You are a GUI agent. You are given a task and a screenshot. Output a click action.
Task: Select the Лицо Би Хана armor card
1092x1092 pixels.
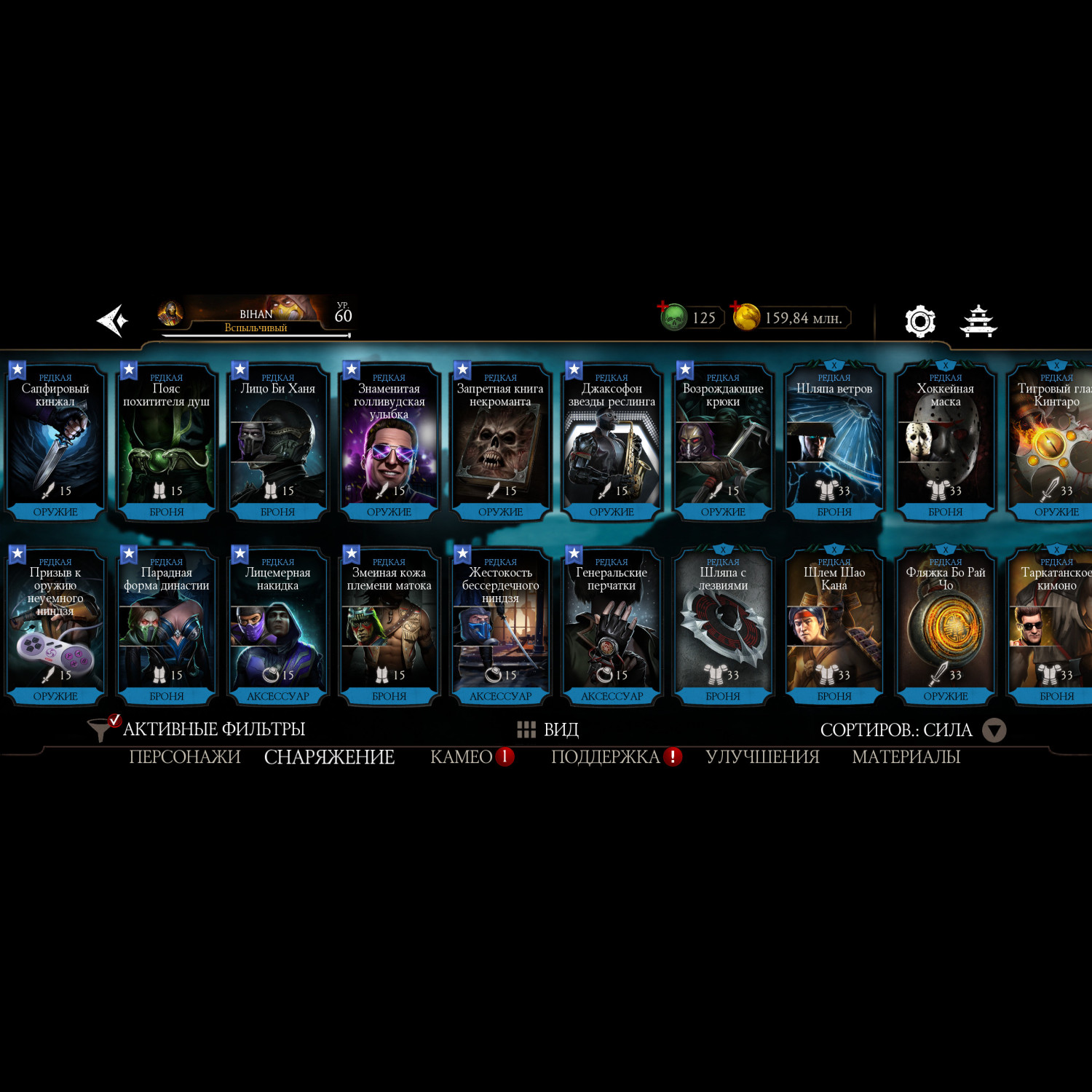(278, 442)
